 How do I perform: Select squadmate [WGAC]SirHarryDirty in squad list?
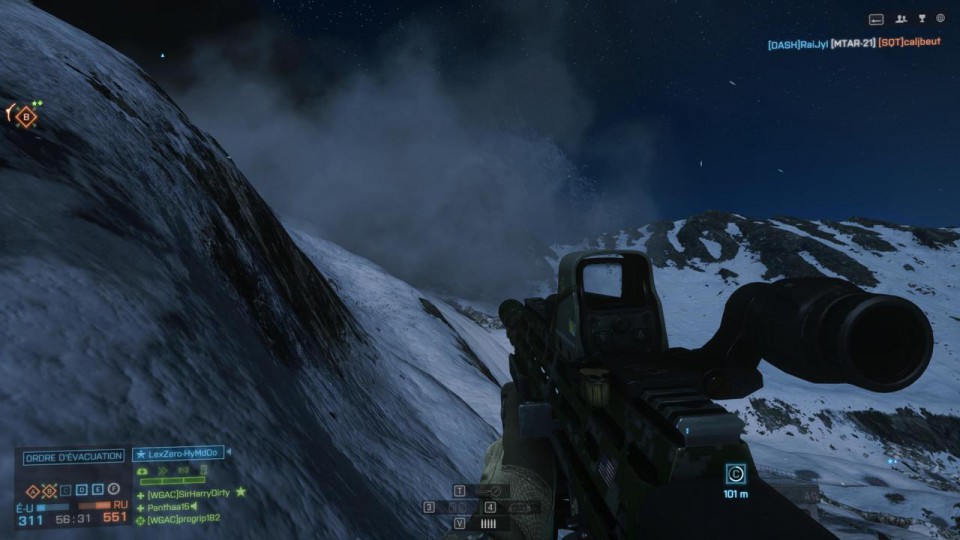189,493
